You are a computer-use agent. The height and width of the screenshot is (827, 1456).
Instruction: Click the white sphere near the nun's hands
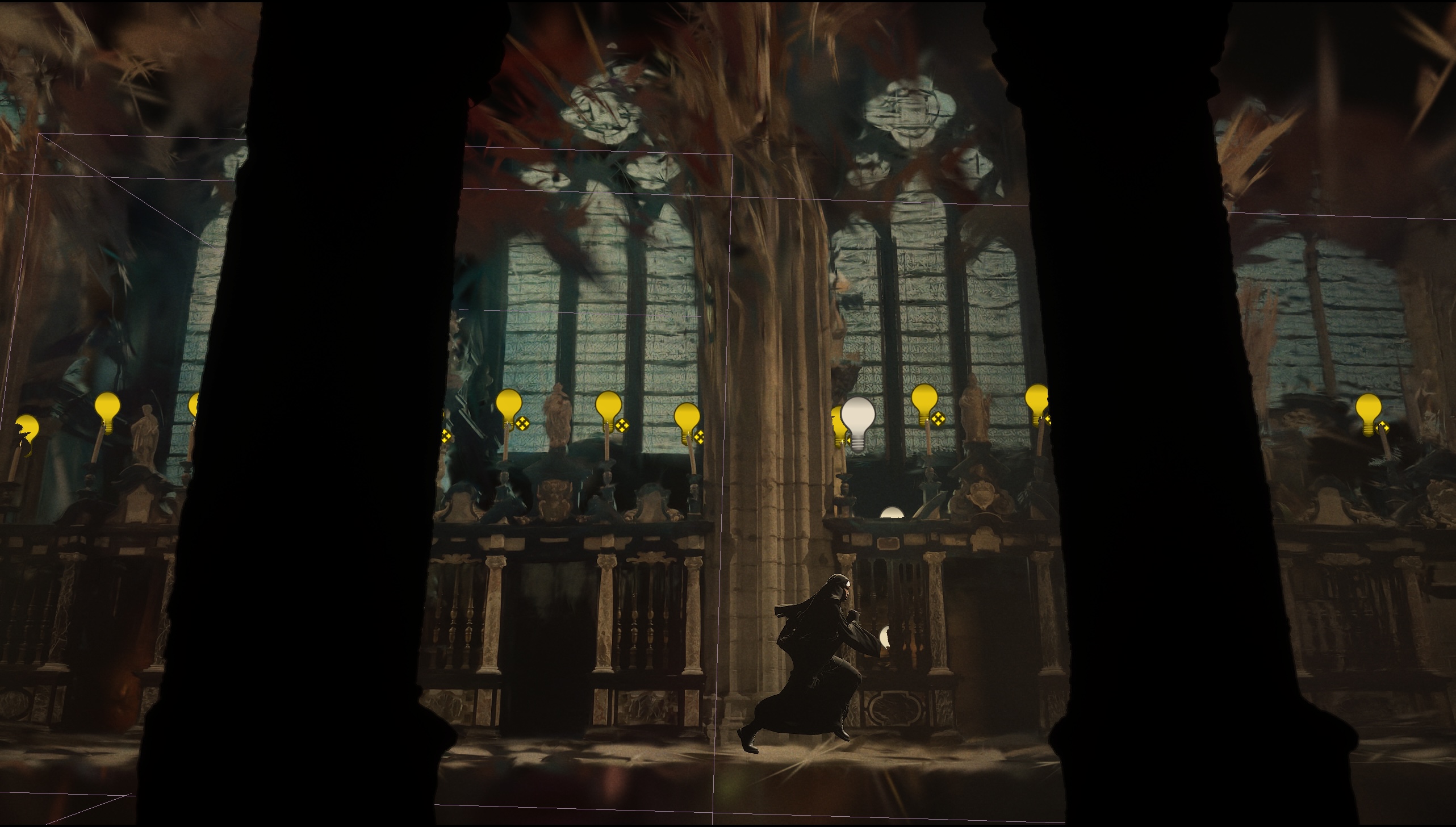tap(884, 636)
